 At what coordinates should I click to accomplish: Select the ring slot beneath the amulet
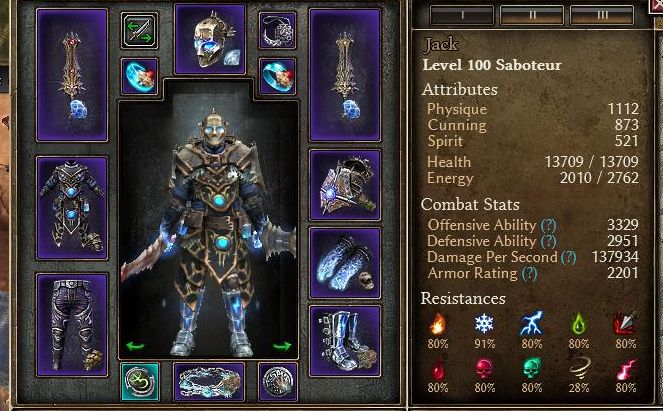tap(277, 76)
